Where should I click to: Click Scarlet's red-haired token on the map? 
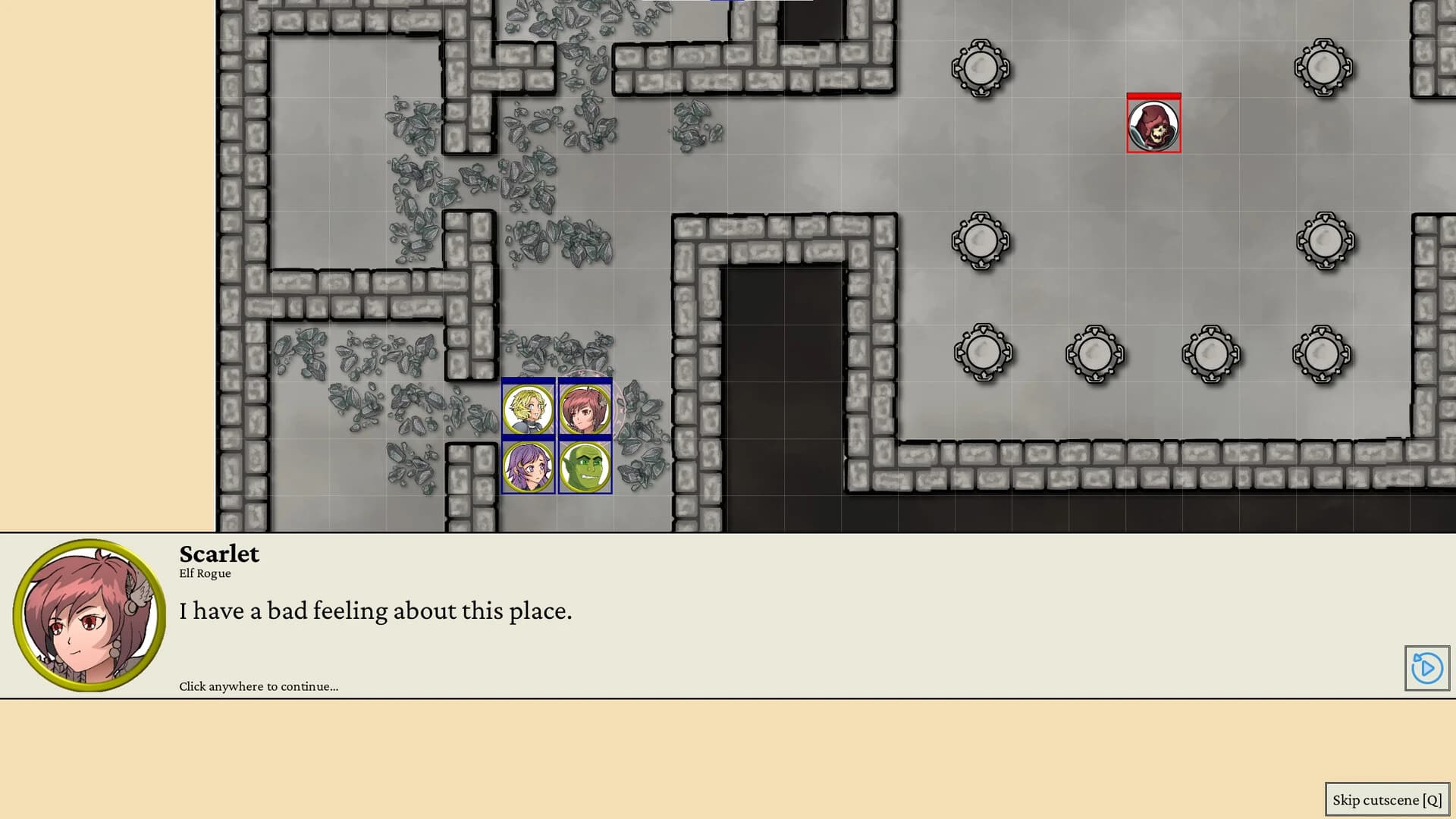[584, 409]
